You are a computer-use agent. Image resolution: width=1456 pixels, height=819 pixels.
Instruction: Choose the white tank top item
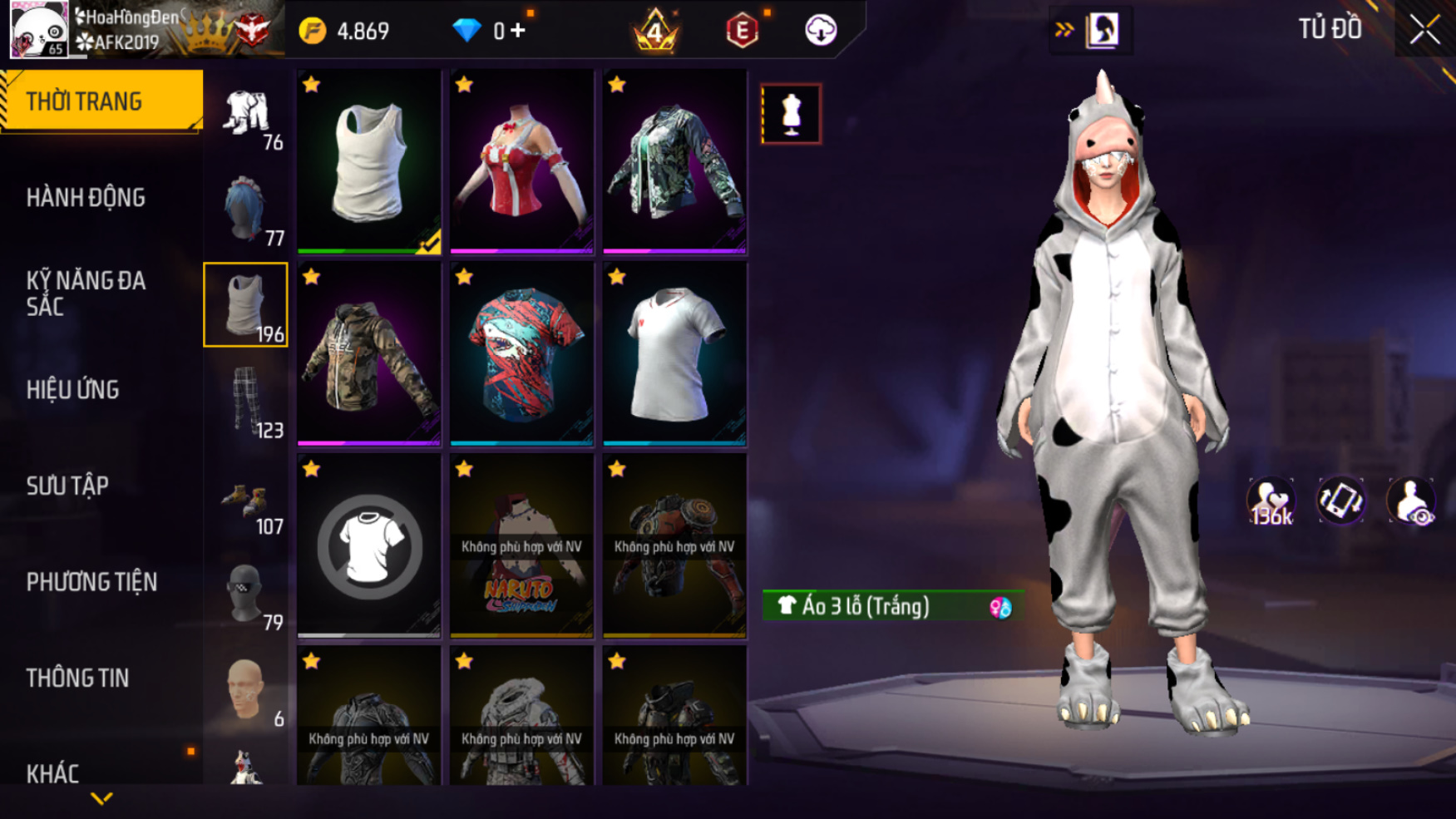click(368, 161)
